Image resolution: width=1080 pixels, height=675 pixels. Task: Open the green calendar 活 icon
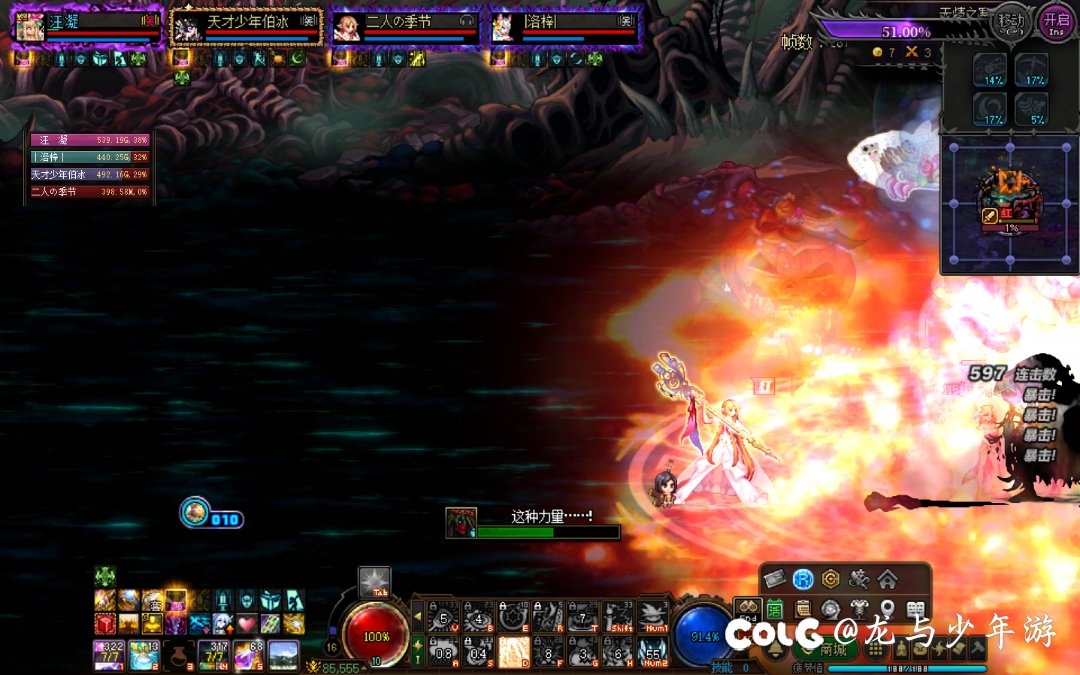[776, 608]
